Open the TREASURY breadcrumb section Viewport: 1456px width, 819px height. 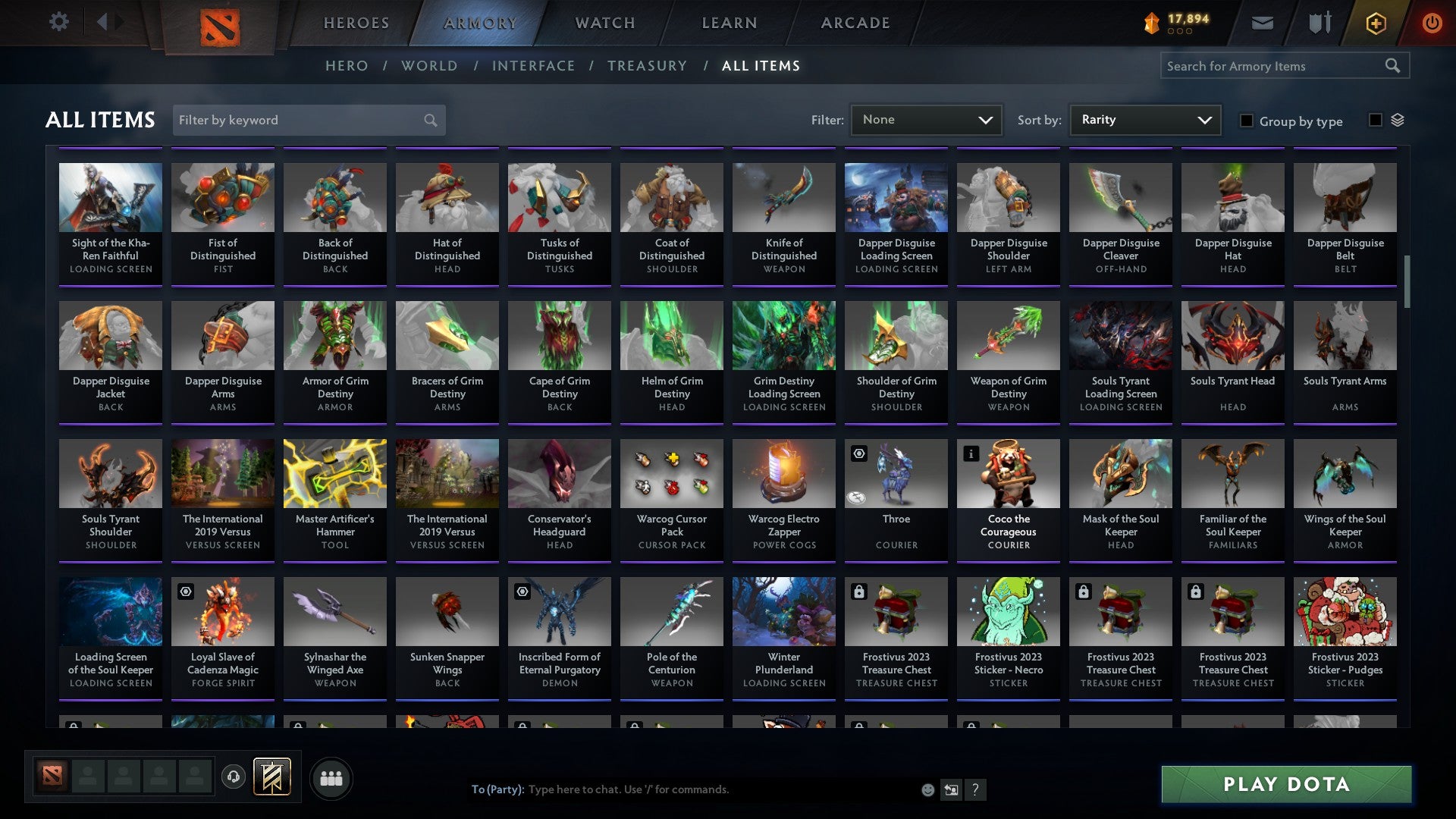tap(647, 66)
